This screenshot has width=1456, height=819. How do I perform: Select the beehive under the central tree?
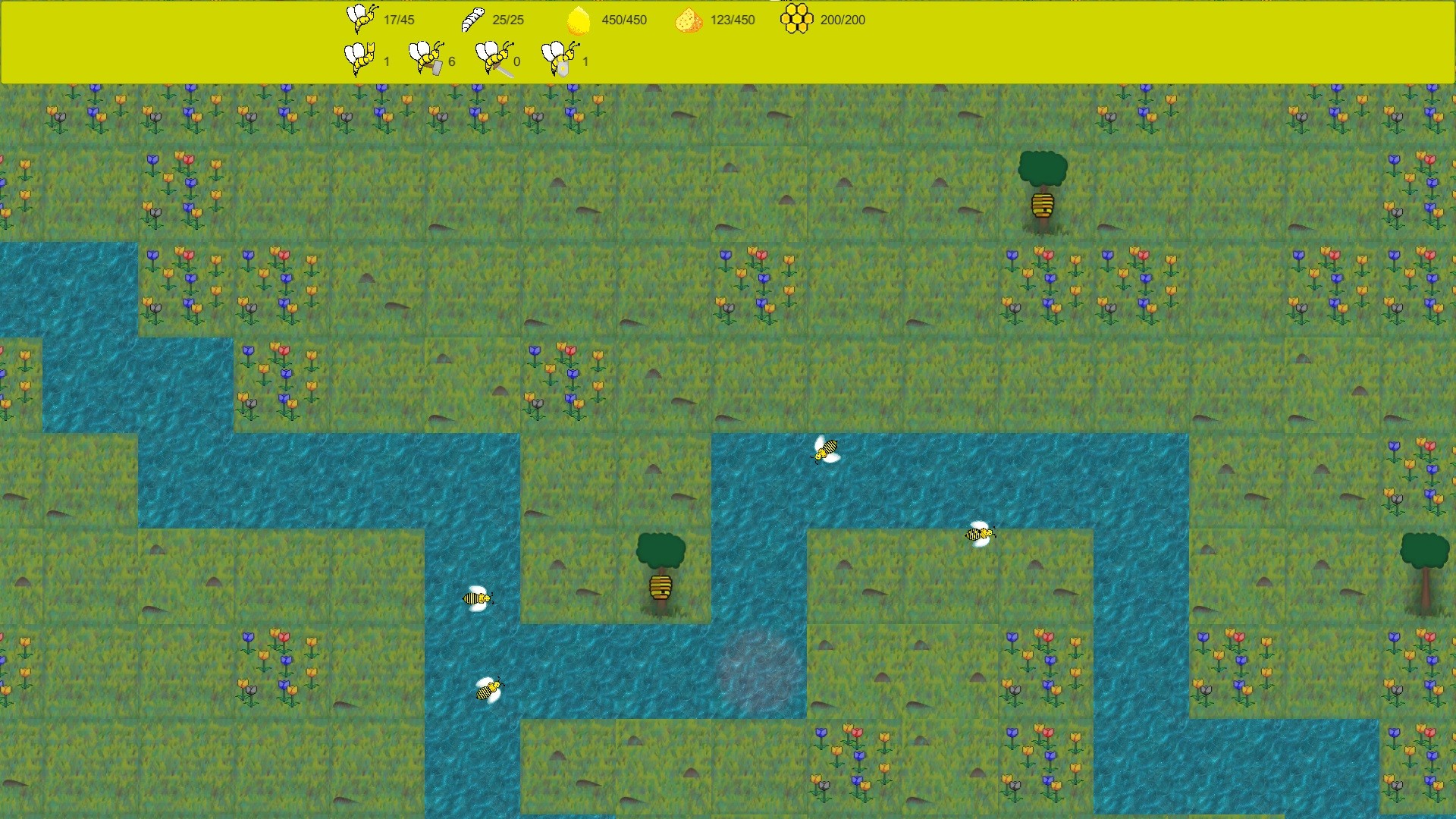(x=661, y=588)
